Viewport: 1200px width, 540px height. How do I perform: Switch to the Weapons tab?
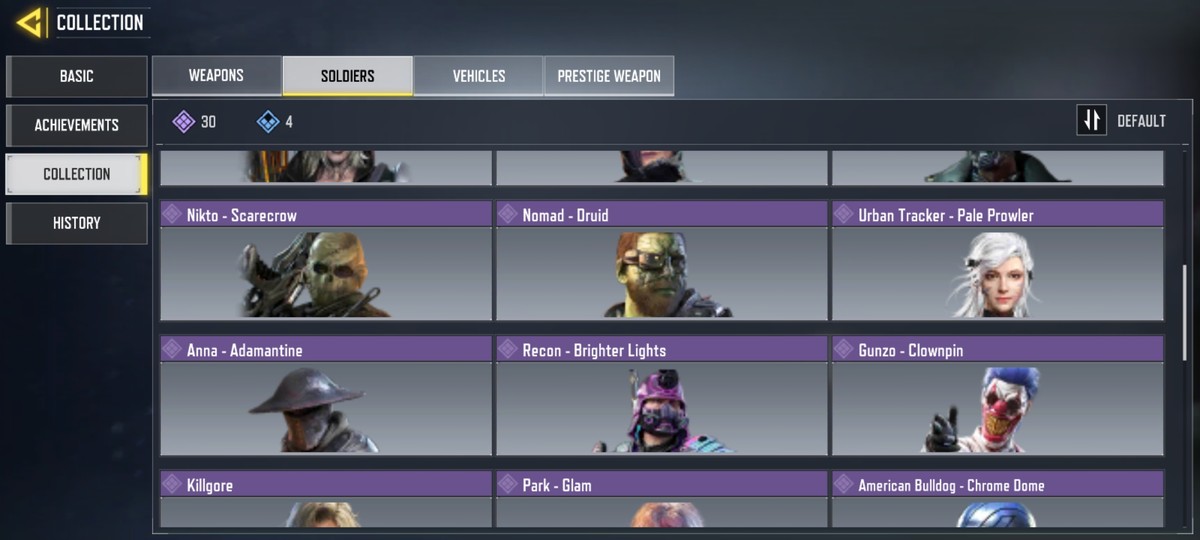(216, 76)
